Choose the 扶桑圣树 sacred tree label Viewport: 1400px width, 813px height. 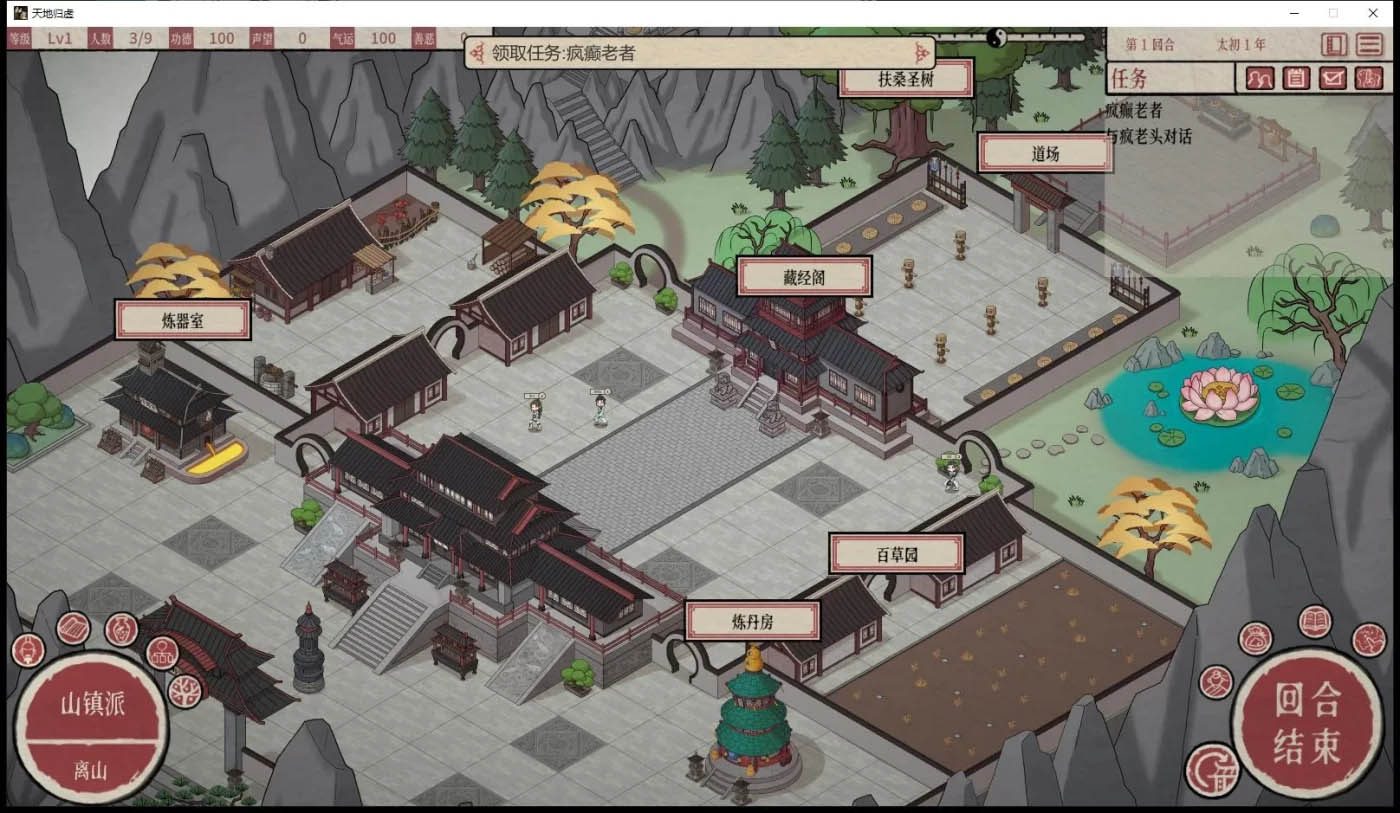point(905,79)
